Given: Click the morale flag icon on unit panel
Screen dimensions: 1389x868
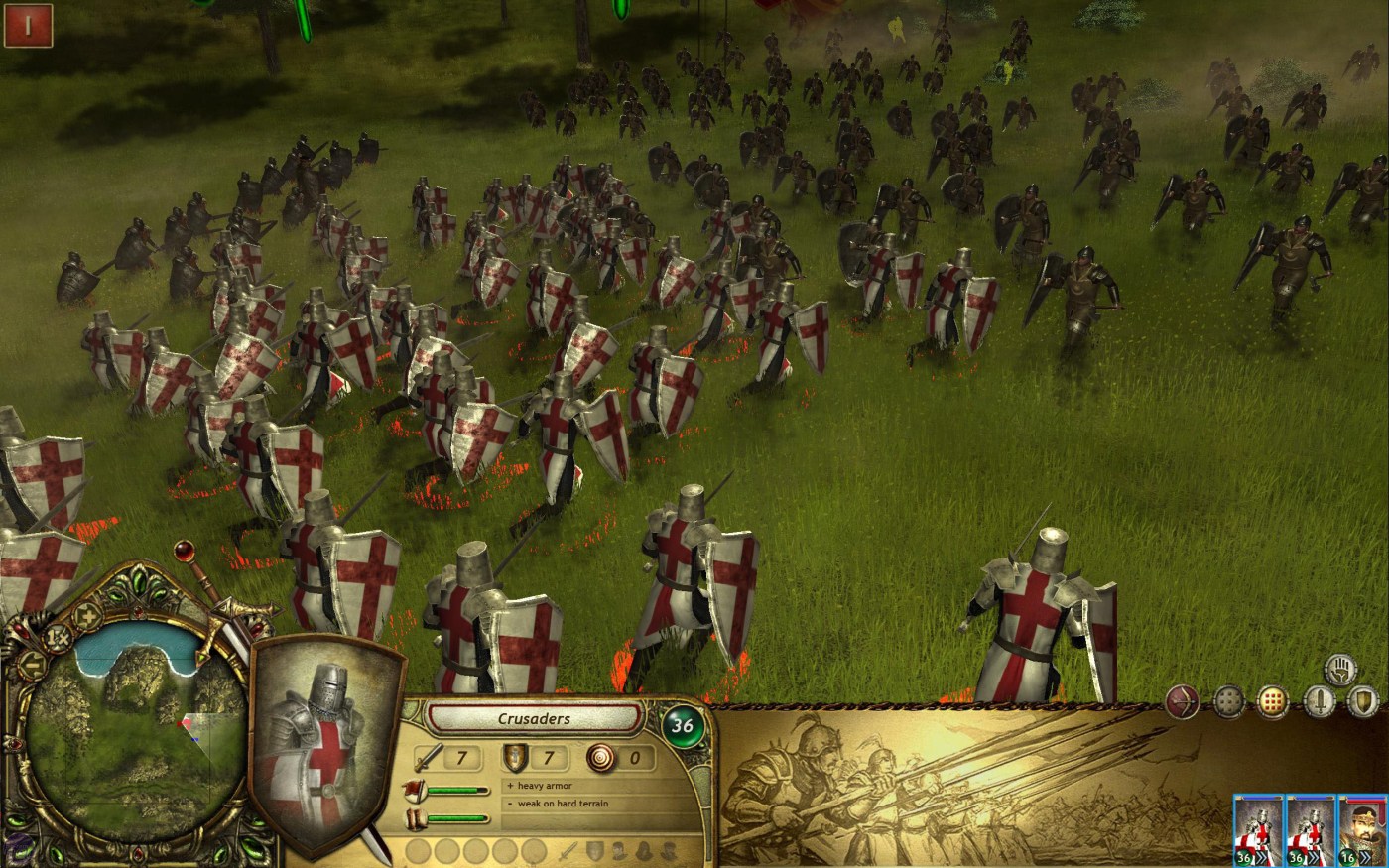Looking at the screenshot, I should pos(416,790).
